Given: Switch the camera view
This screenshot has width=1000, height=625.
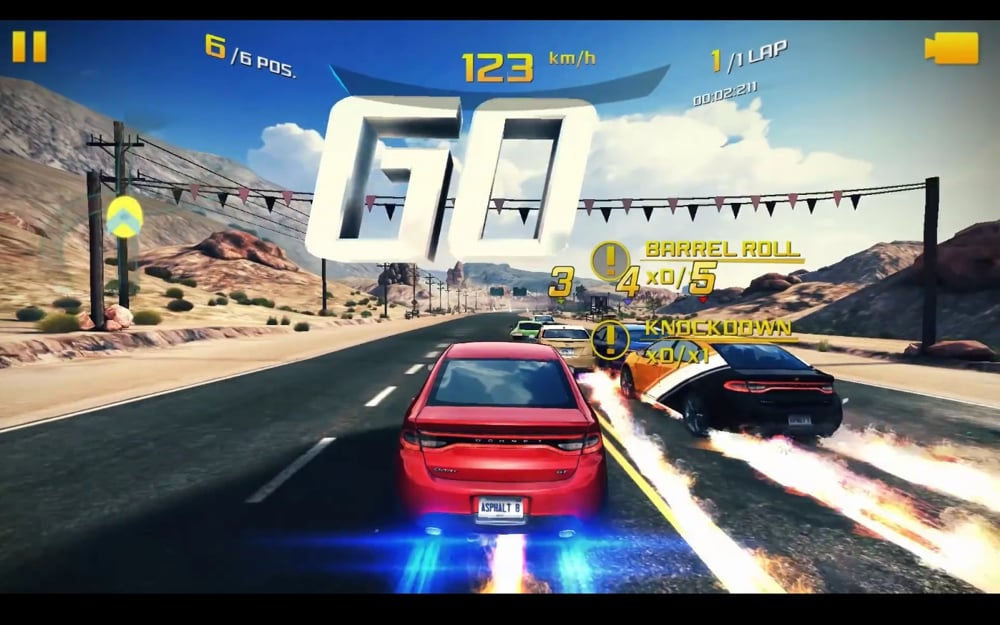Looking at the screenshot, I should [x=951, y=48].
